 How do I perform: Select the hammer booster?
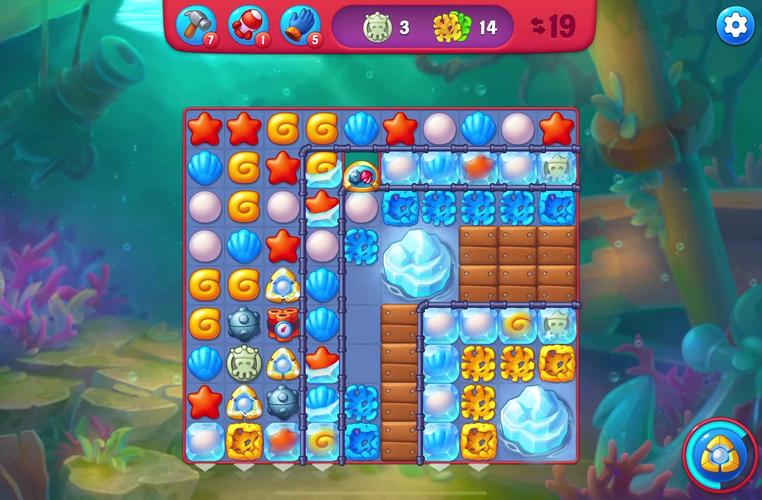tap(194, 25)
